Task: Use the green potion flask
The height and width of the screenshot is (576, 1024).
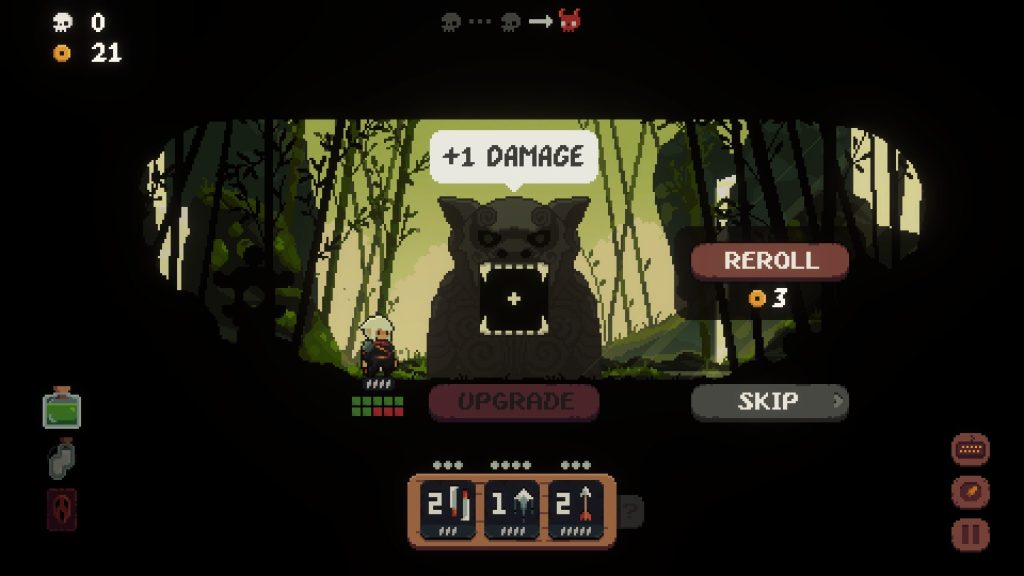Action: point(61,408)
